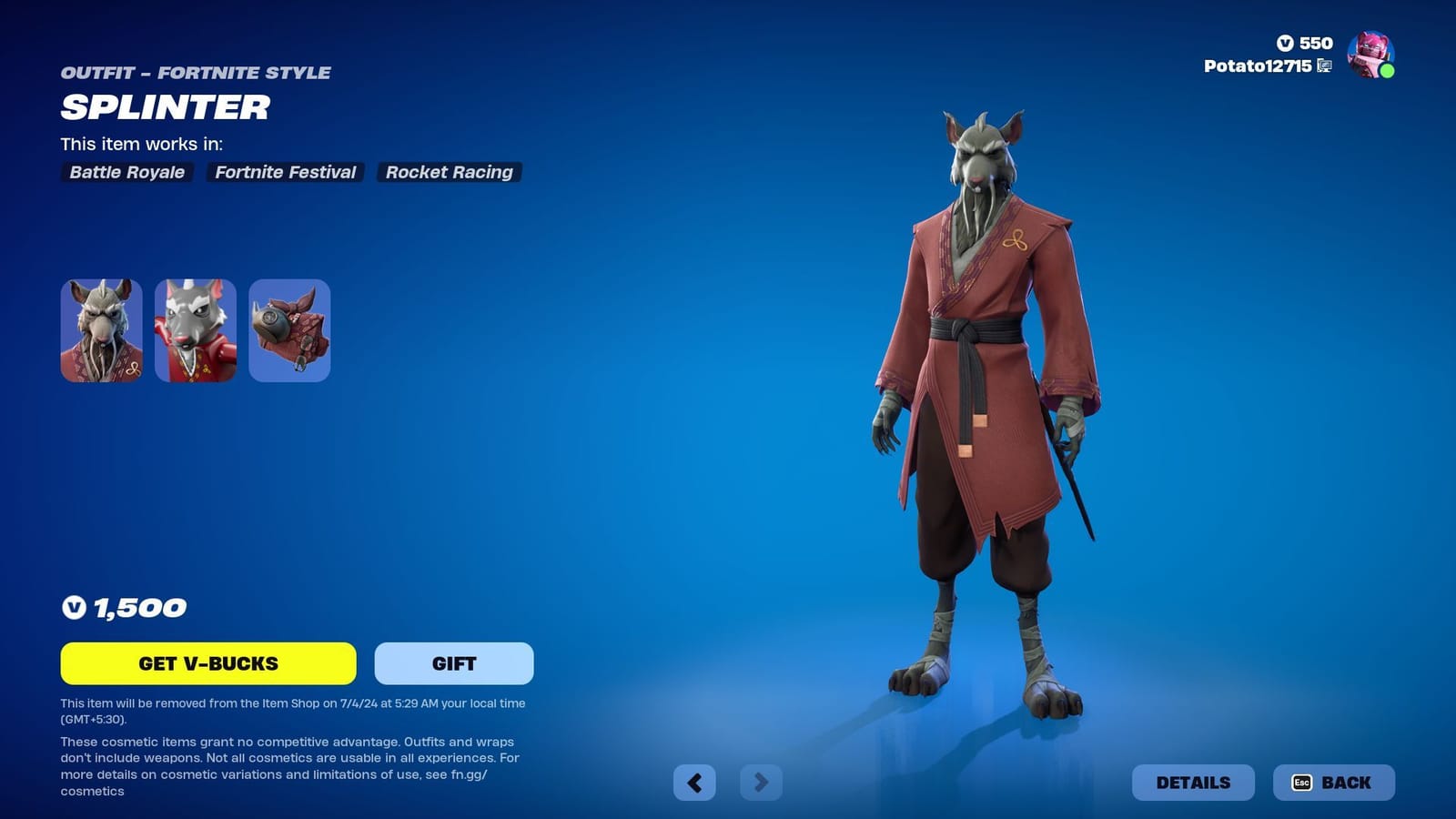This screenshot has width=1456, height=819.
Task: Select the Splinter head style icon thumbnail
Action: [101, 330]
